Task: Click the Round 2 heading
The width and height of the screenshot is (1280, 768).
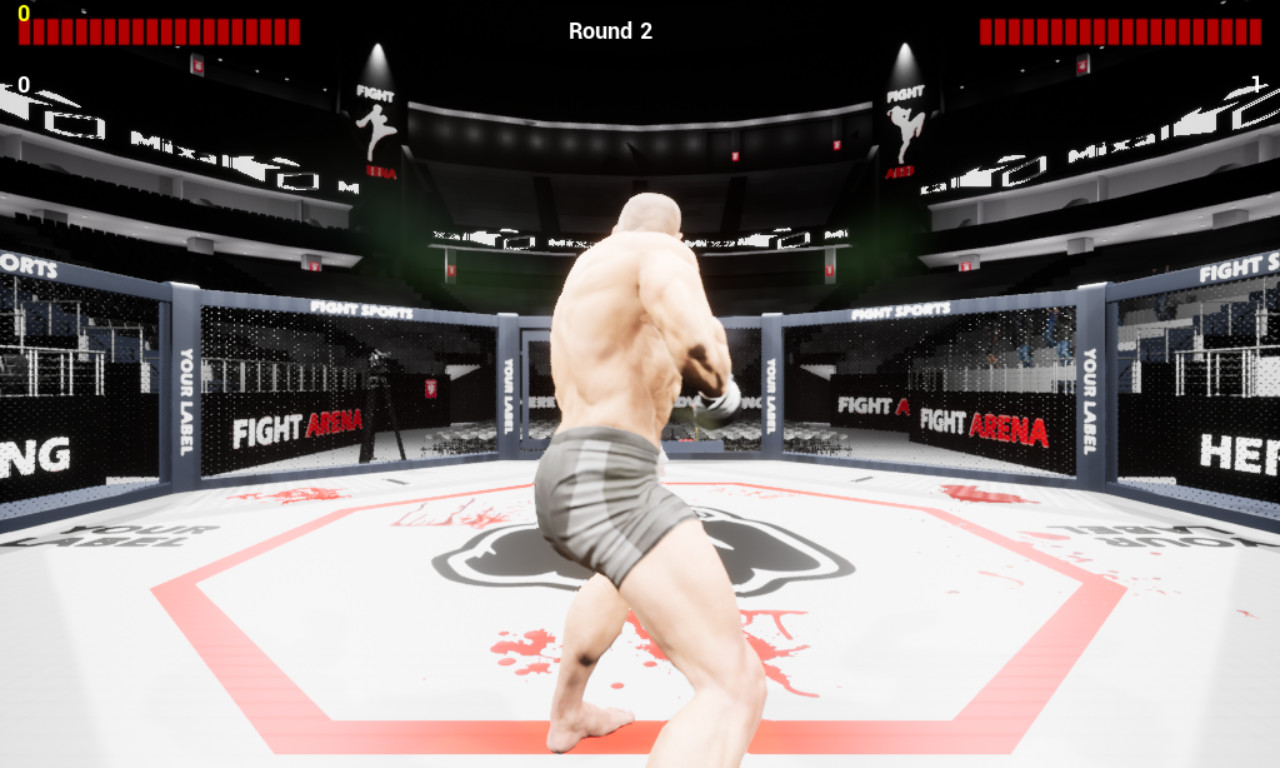Action: pos(610,31)
